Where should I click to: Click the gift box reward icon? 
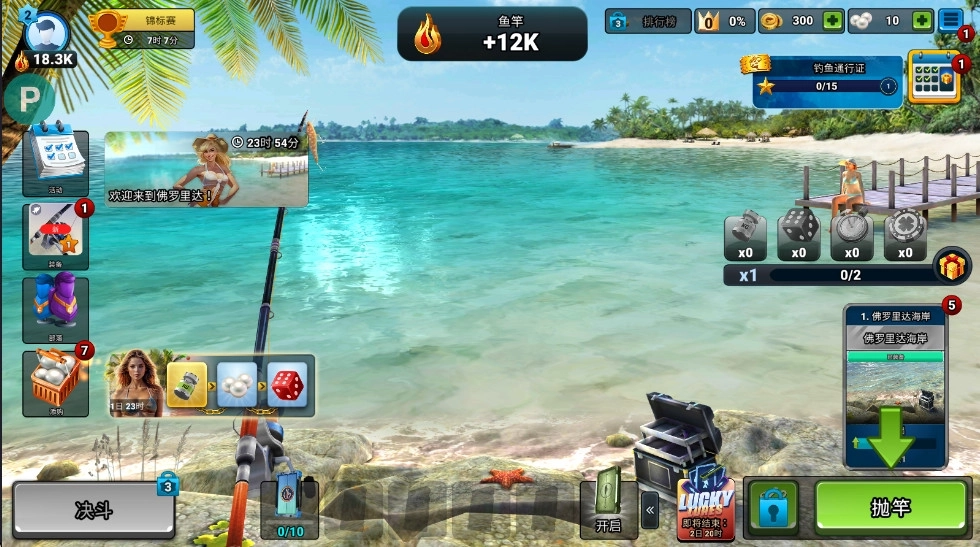tap(952, 267)
